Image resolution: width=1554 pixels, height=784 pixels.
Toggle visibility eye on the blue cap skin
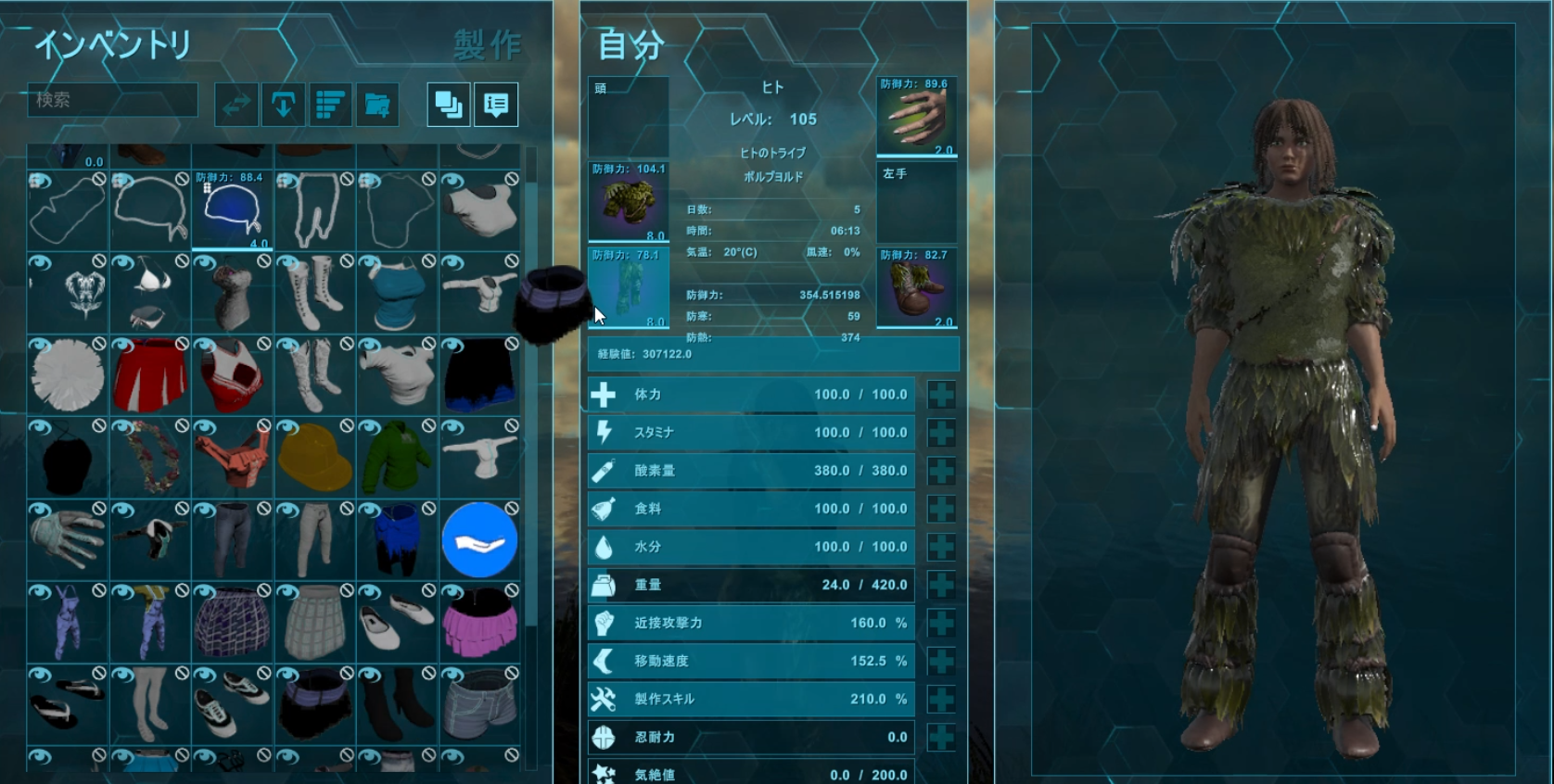pos(202,179)
